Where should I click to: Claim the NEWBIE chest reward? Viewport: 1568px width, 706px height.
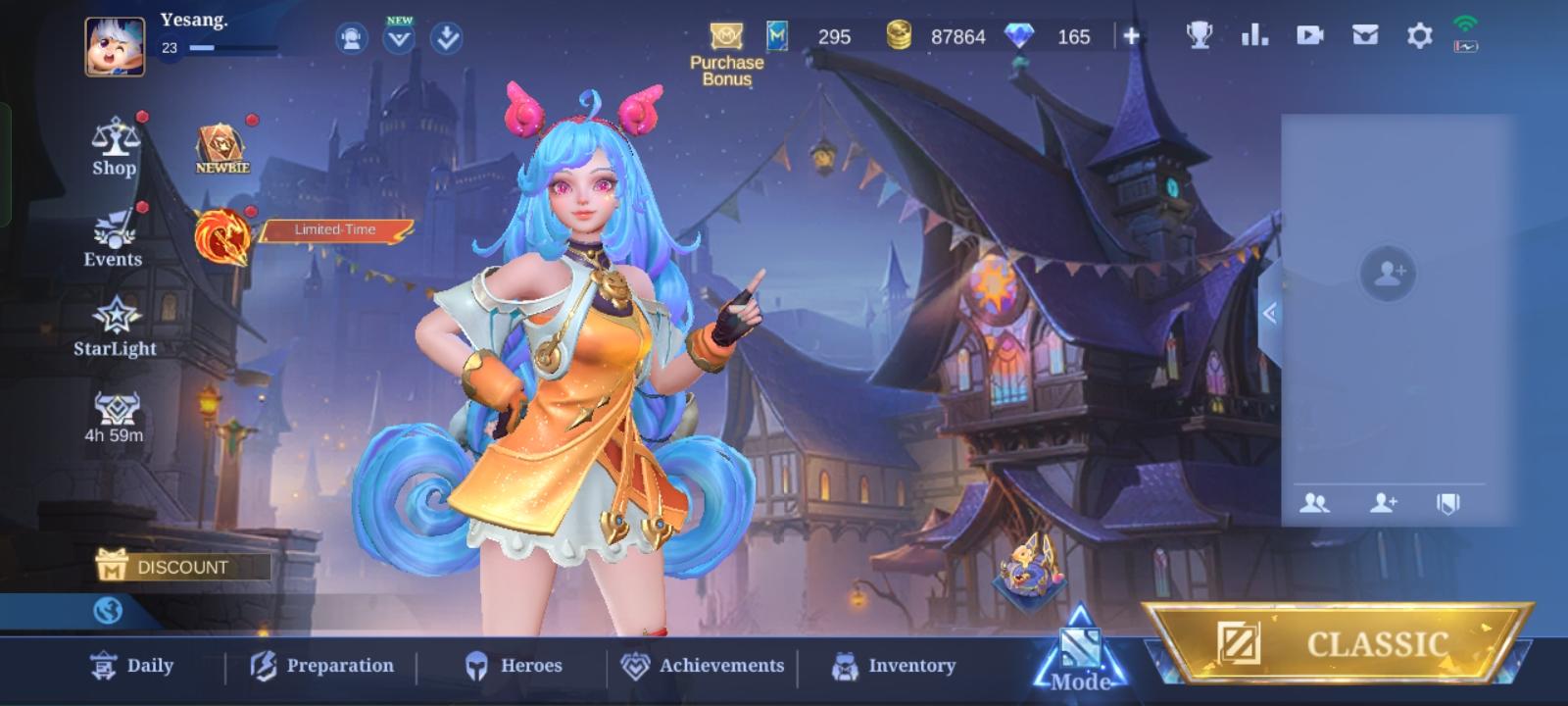coord(220,145)
